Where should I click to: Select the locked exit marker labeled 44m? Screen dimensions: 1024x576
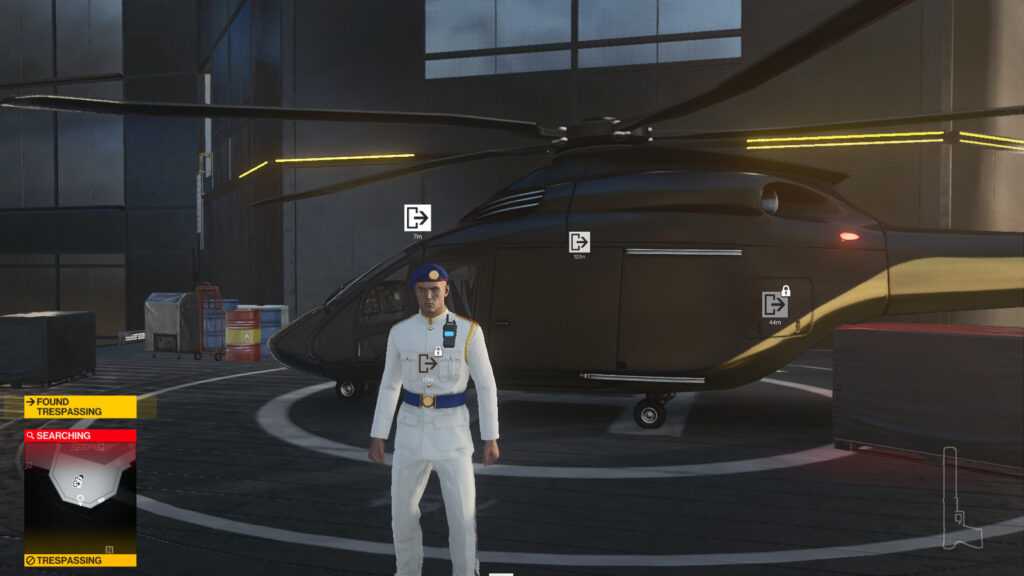[x=775, y=304]
